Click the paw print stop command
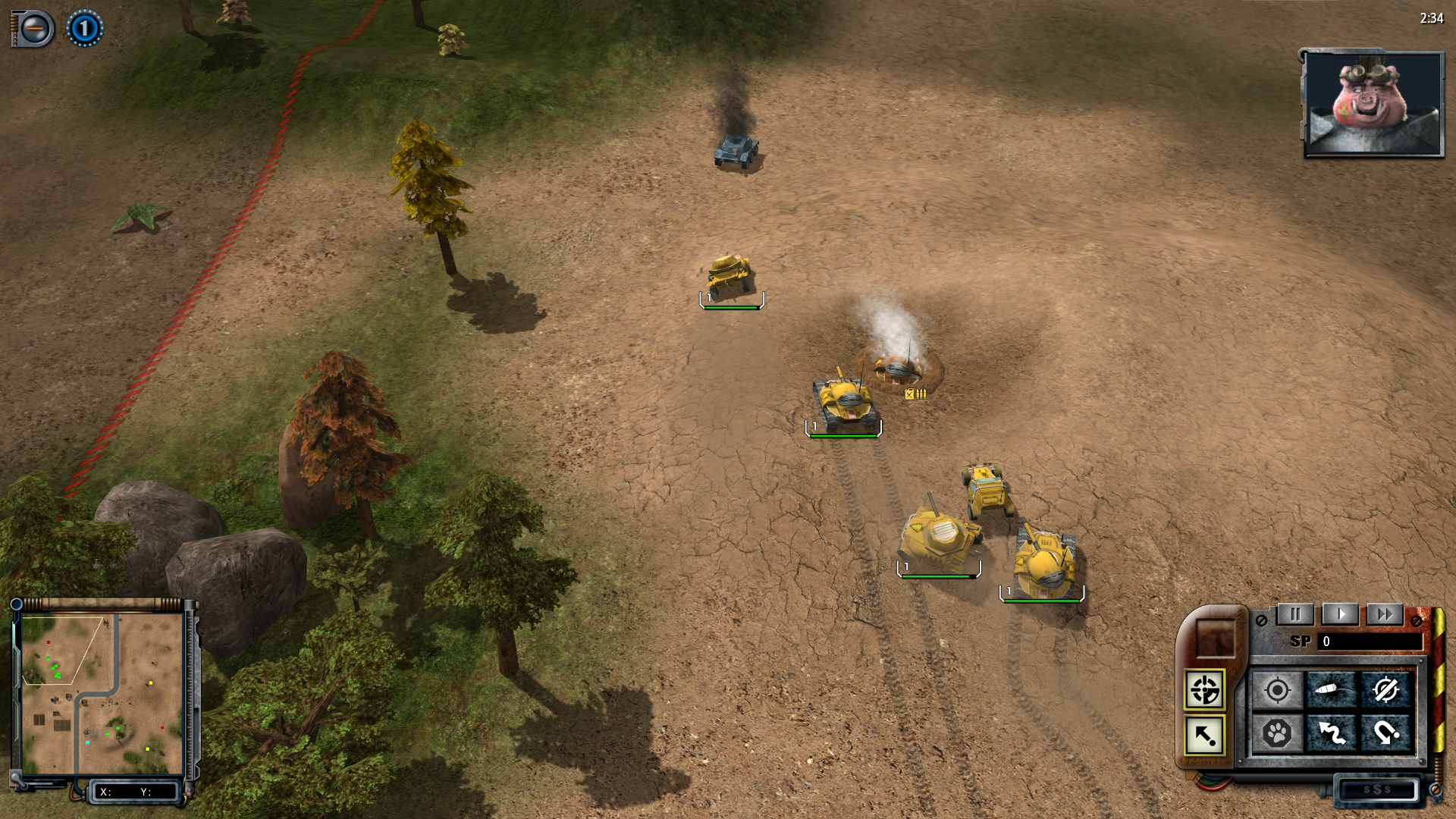The width and height of the screenshot is (1456, 819). pos(1277,733)
